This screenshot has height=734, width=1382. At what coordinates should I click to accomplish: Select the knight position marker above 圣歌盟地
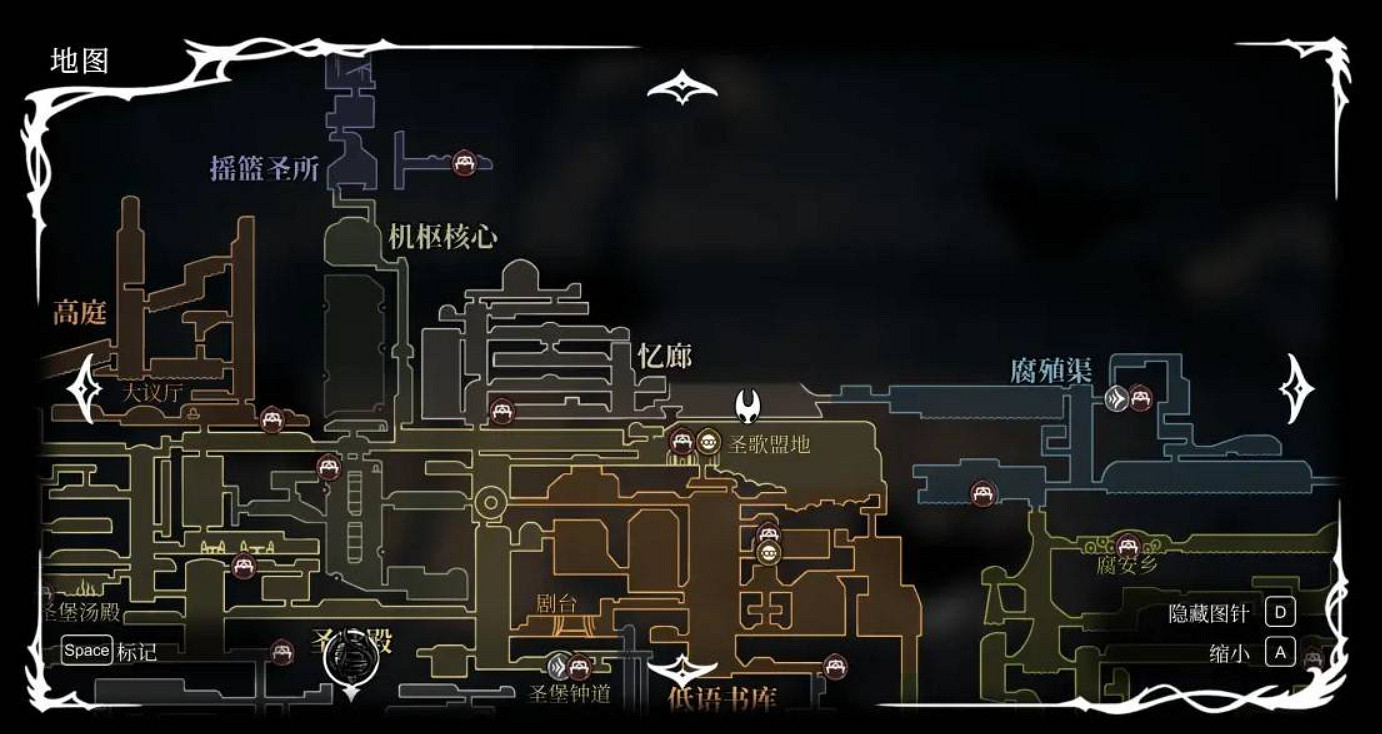pyautogui.click(x=747, y=405)
